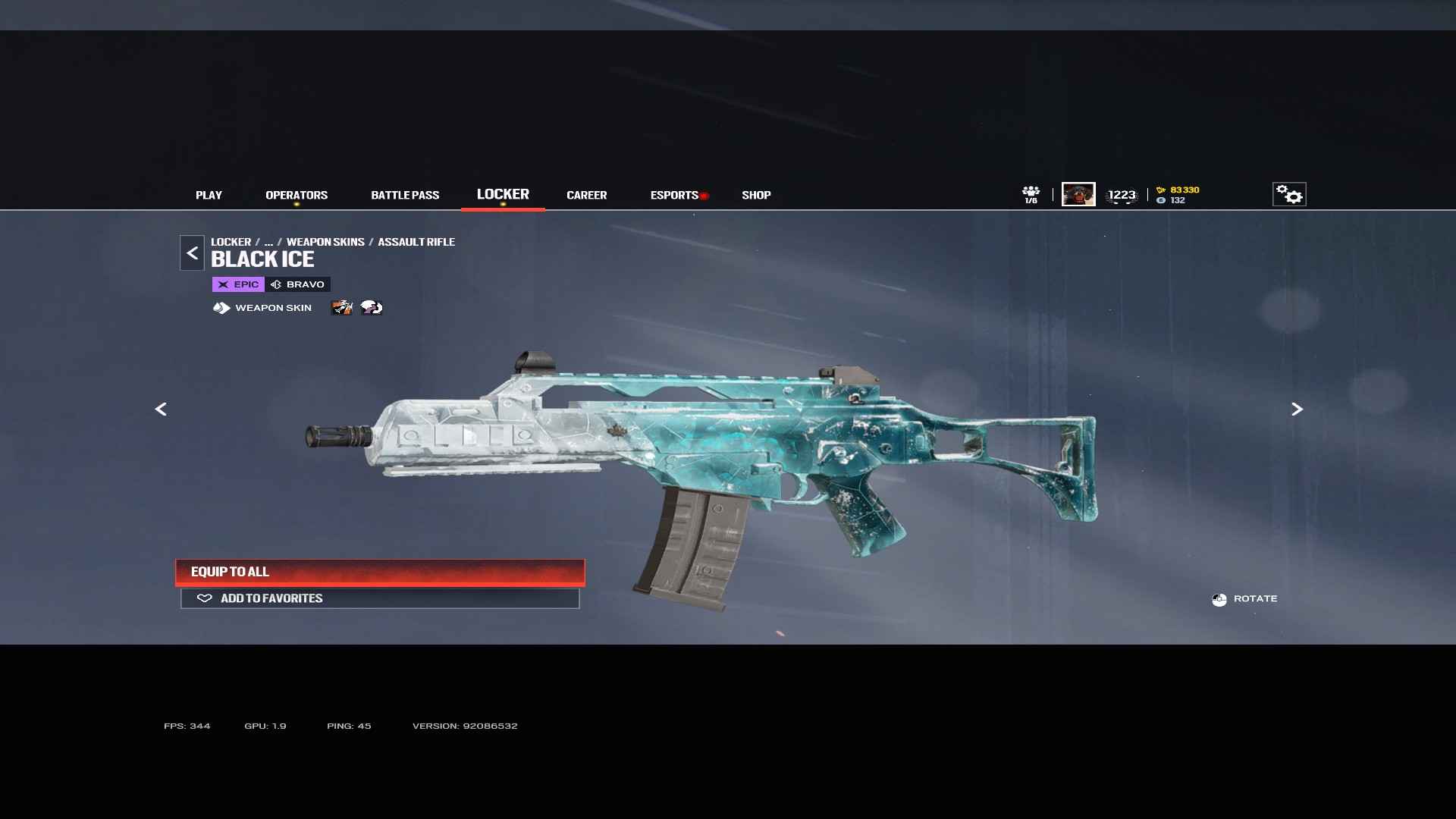Viewport: 1456px width, 819px height.
Task: Return to Weapon Skins breadcrumb
Action: 325,242
